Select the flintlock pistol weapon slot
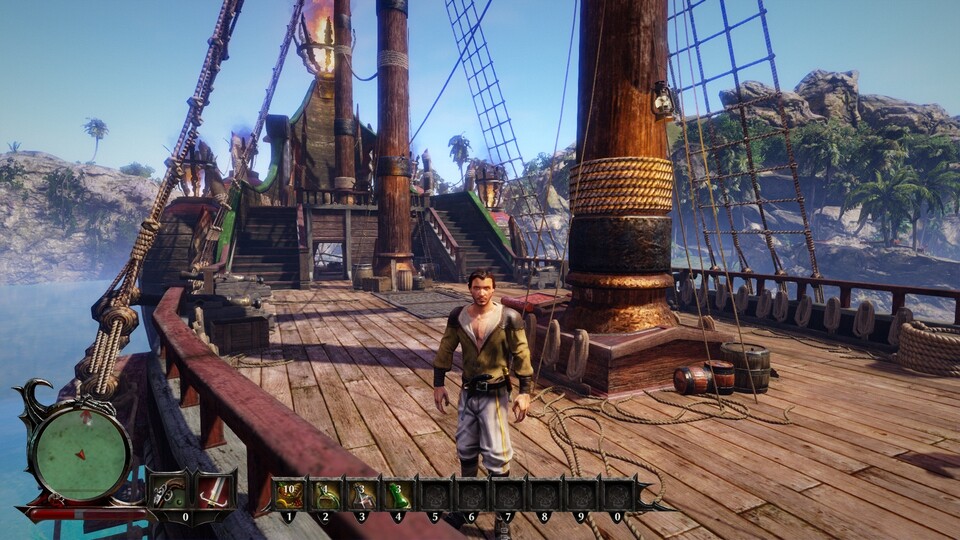This screenshot has height=540, width=960. pos(168,491)
